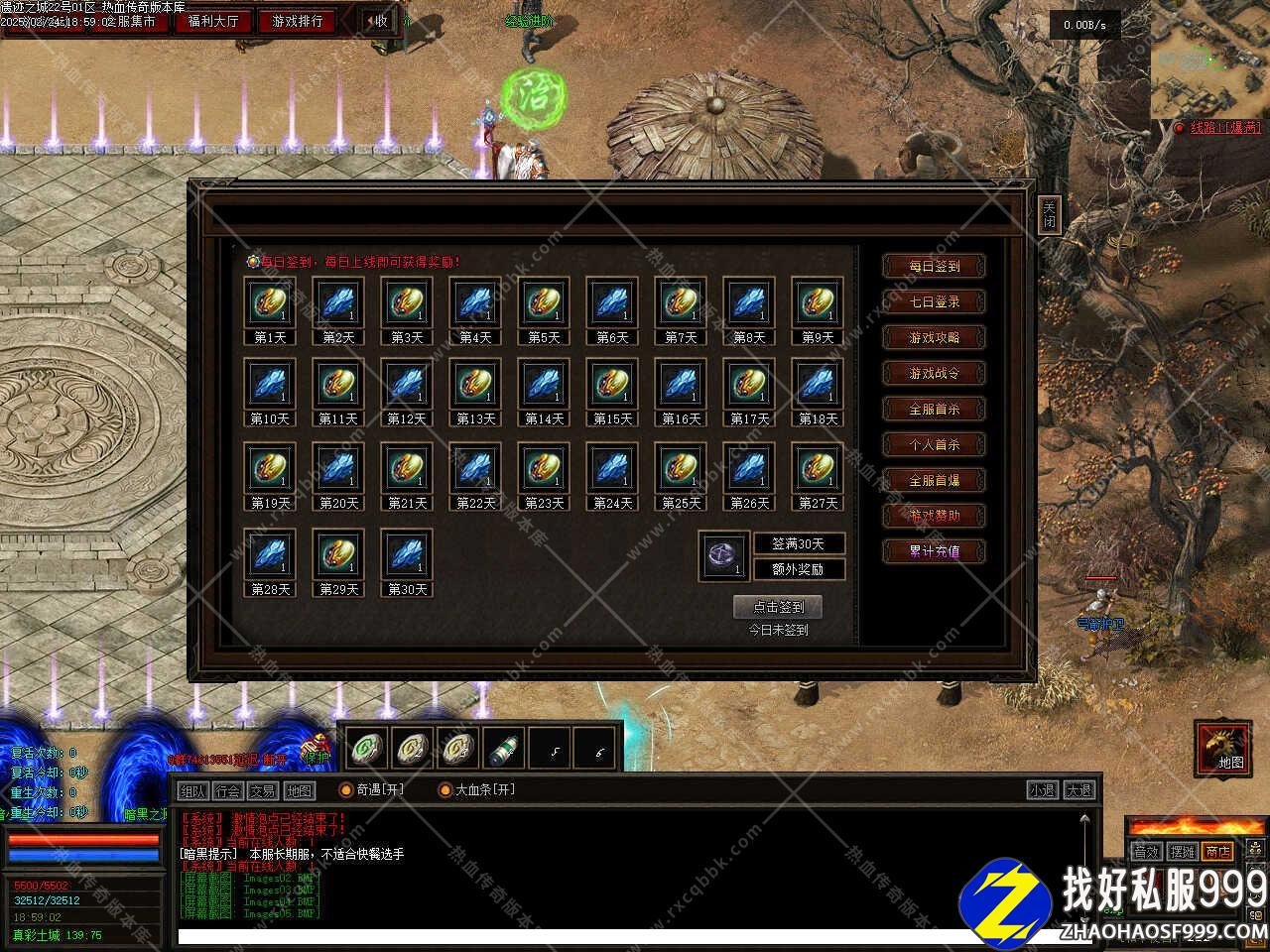The image size is (1270, 952).
Task: Open the 累计充值 tab
Action: click(x=934, y=551)
